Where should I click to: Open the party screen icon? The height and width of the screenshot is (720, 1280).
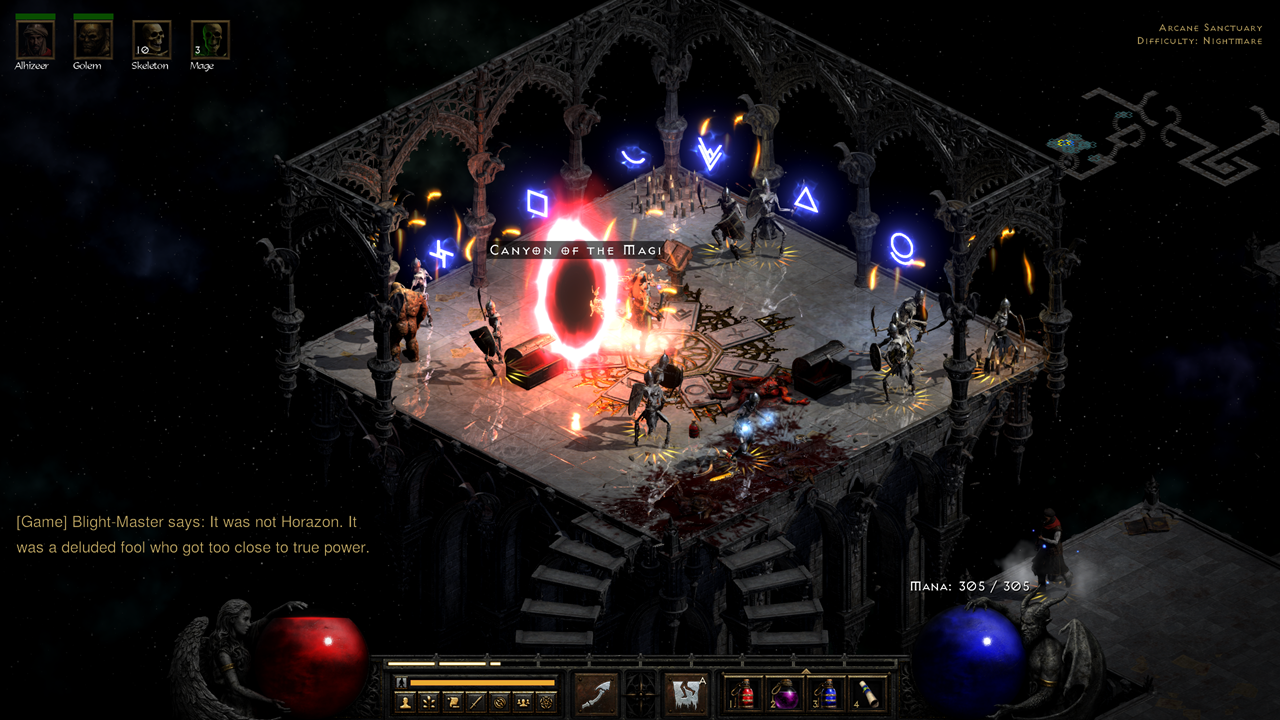[x=522, y=702]
